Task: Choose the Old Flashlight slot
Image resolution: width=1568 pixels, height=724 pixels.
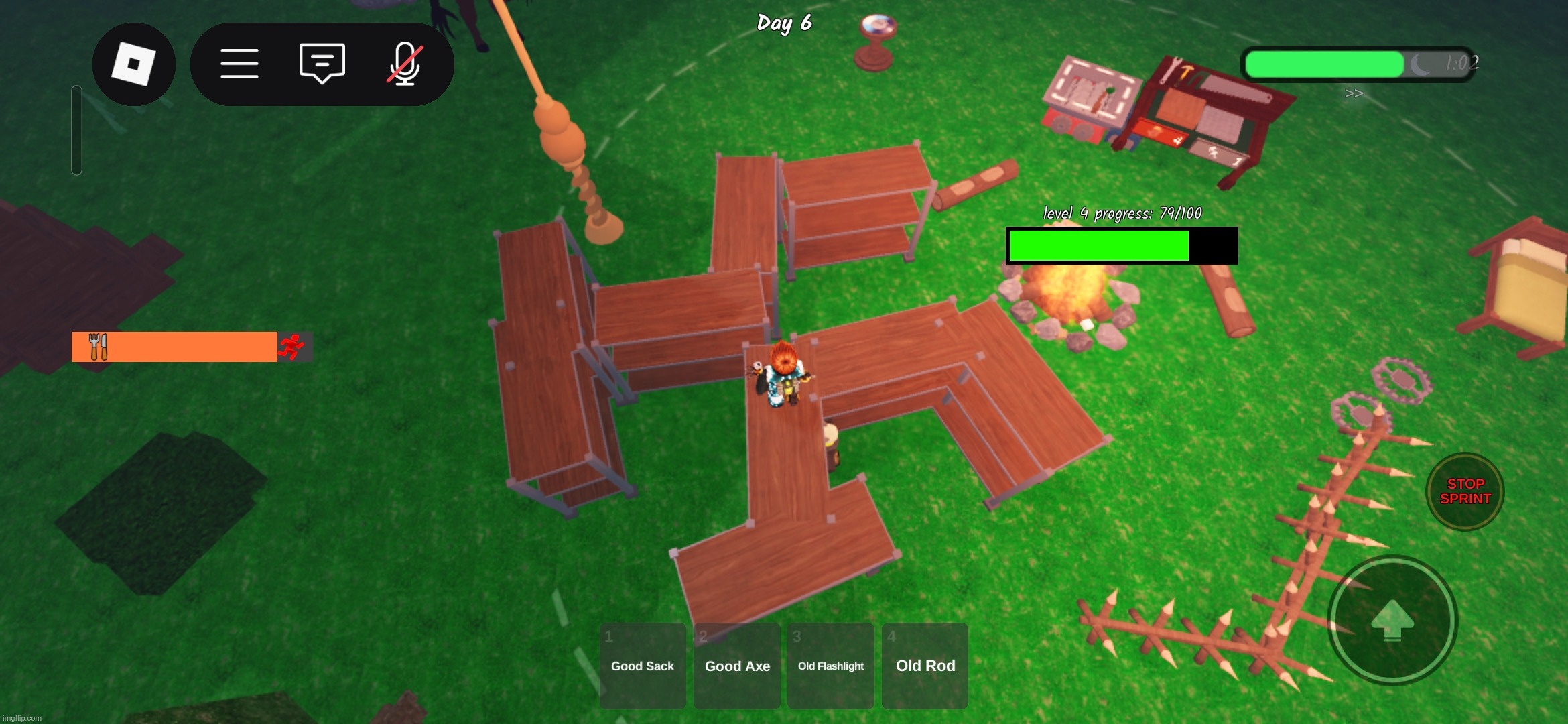Action: (x=831, y=666)
